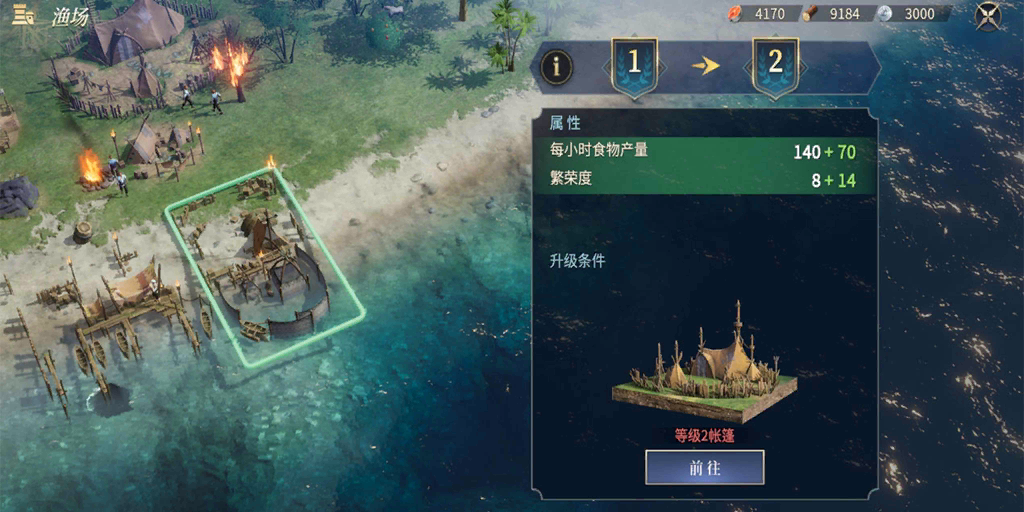Click the 前往 (Go) button
This screenshot has height=512, width=1024.
(704, 467)
